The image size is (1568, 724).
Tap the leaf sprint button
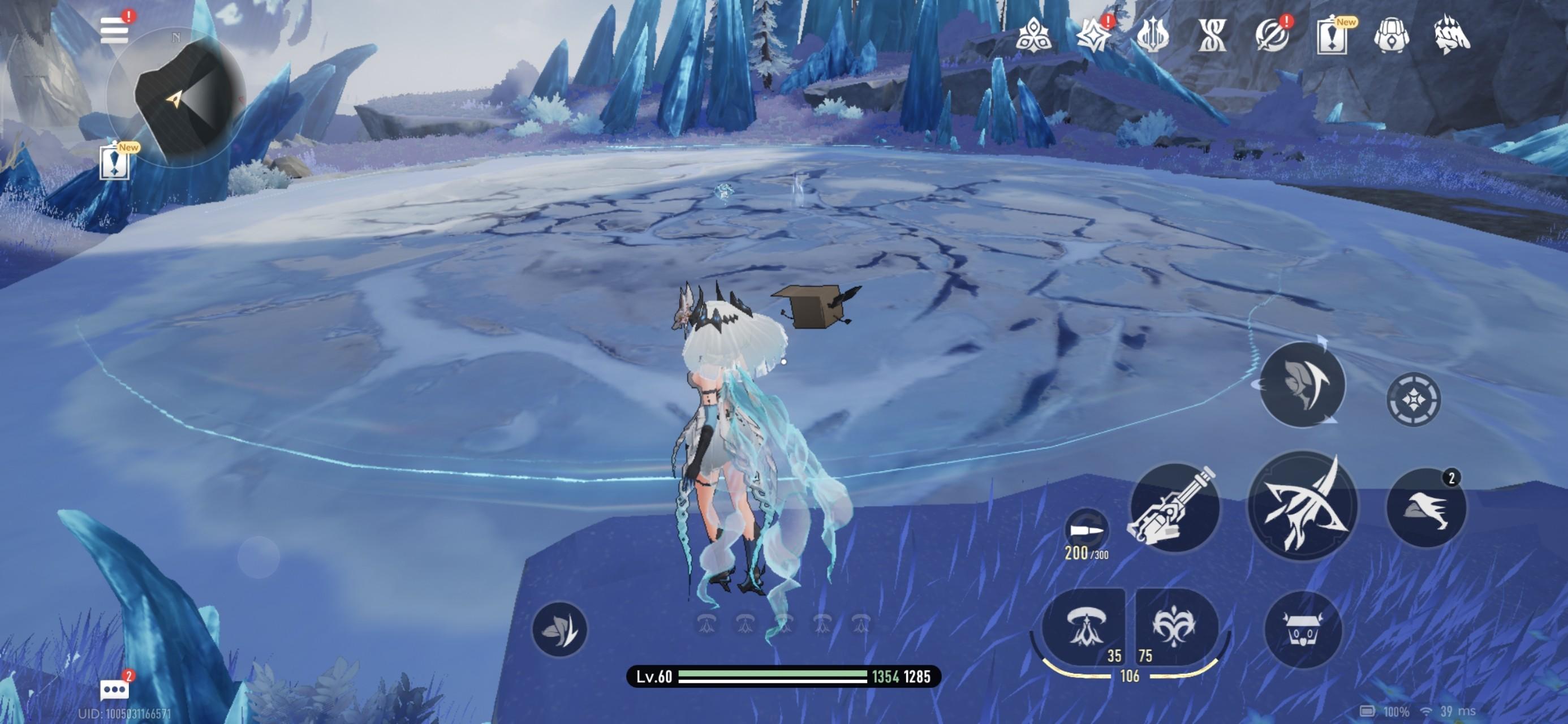(559, 629)
